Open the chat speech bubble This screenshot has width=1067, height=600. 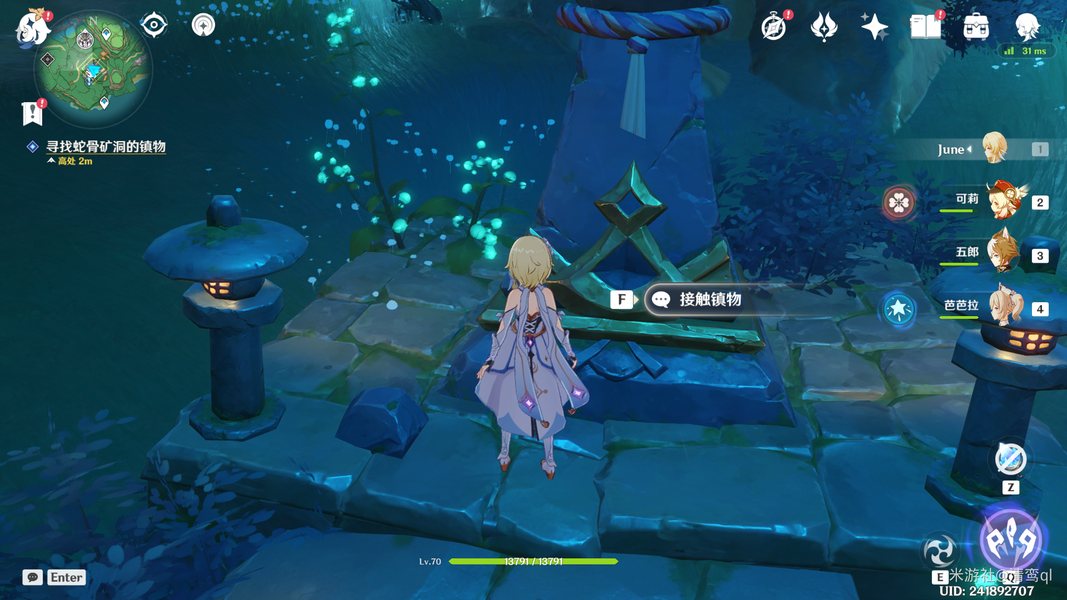point(32,577)
